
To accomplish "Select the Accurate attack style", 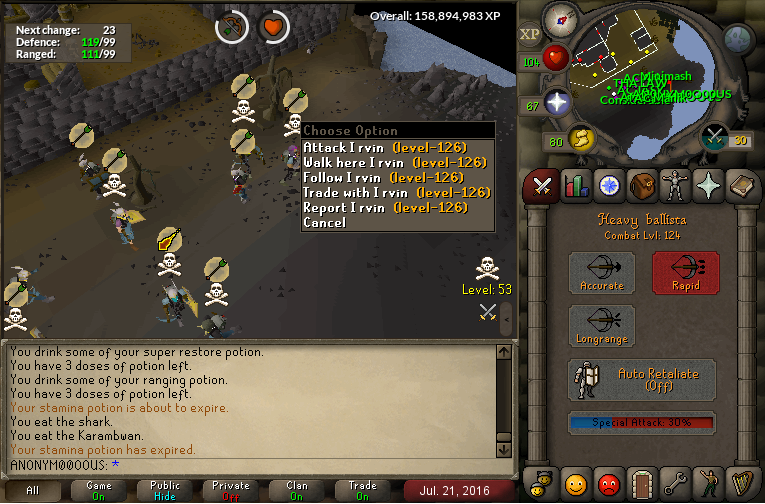I will (602, 272).
